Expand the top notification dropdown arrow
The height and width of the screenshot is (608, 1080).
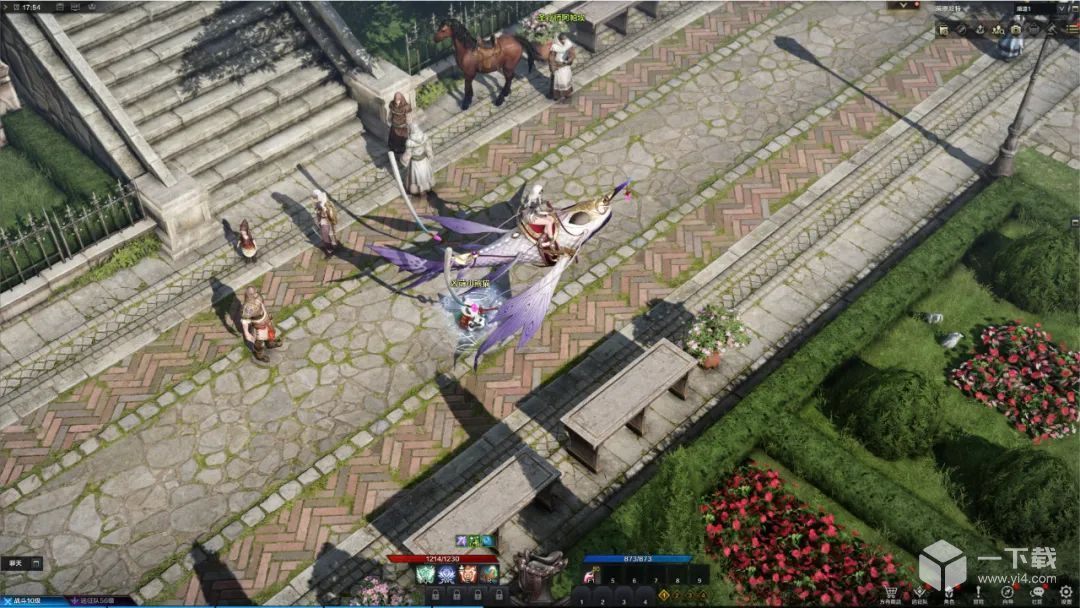pyautogui.click(x=904, y=6)
